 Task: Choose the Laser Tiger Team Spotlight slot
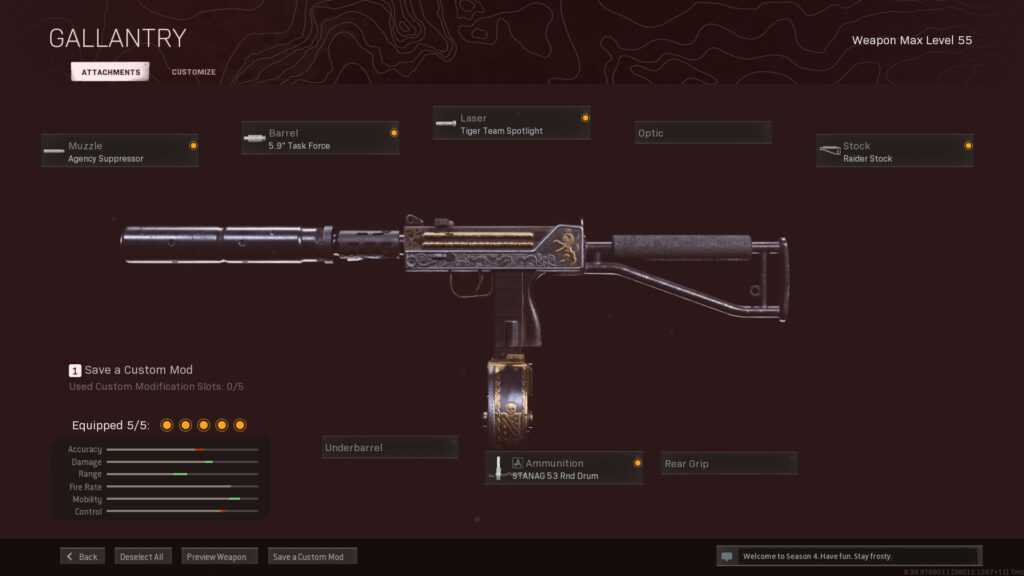pos(511,124)
